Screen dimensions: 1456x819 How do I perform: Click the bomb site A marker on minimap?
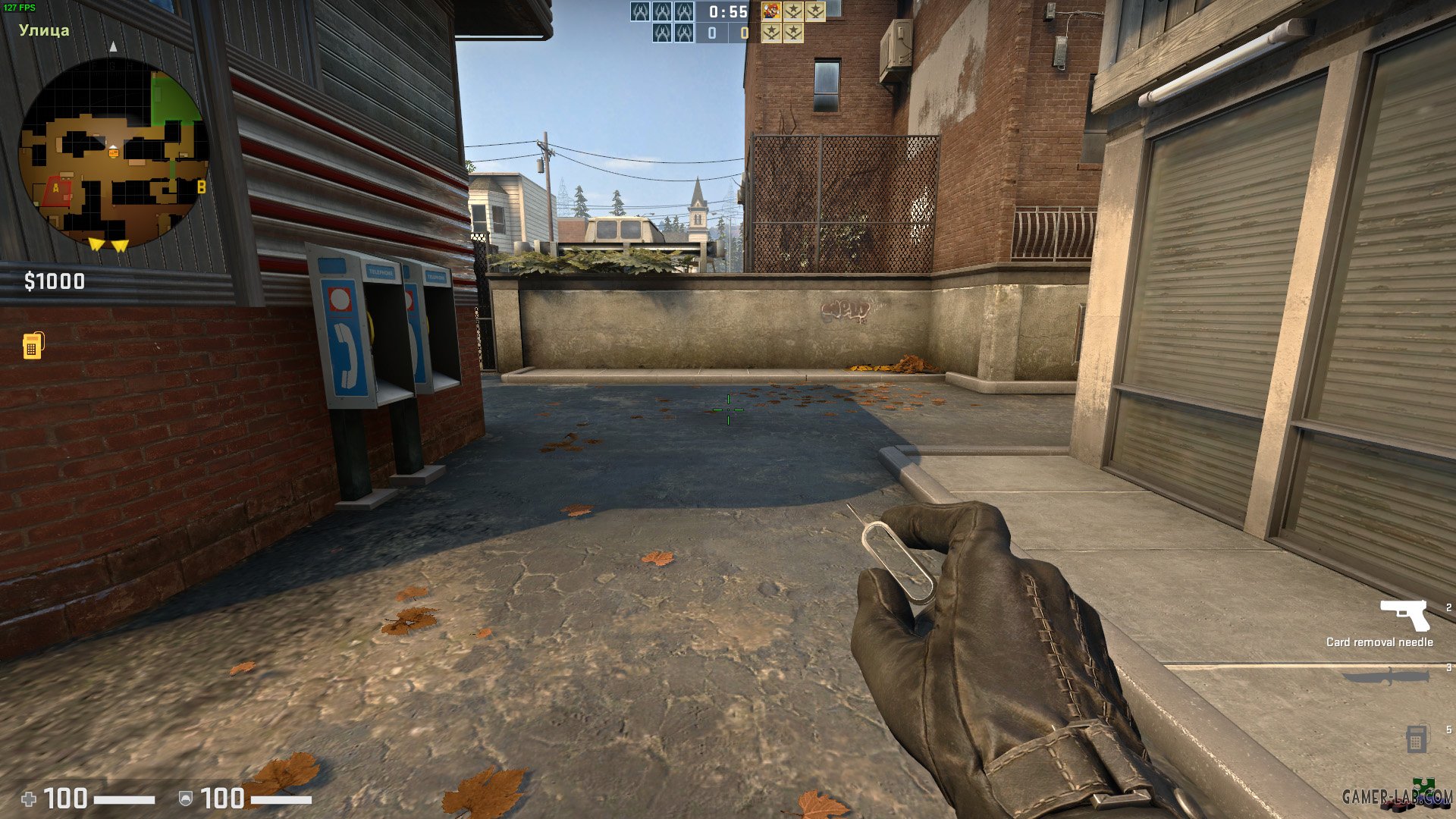(x=55, y=187)
